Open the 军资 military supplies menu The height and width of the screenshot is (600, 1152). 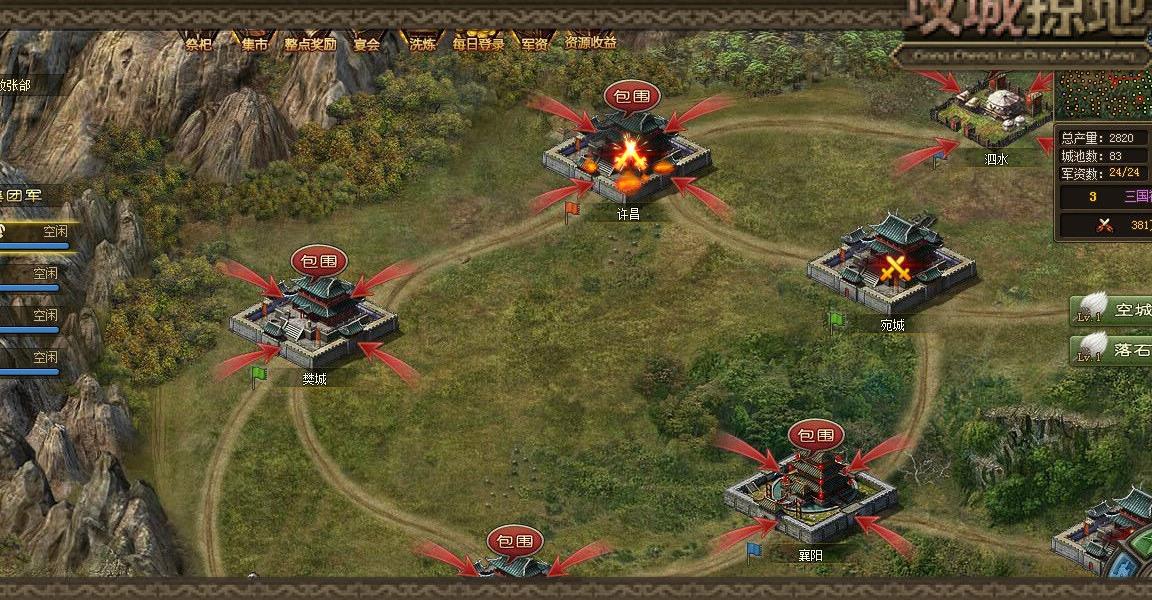[x=534, y=42]
